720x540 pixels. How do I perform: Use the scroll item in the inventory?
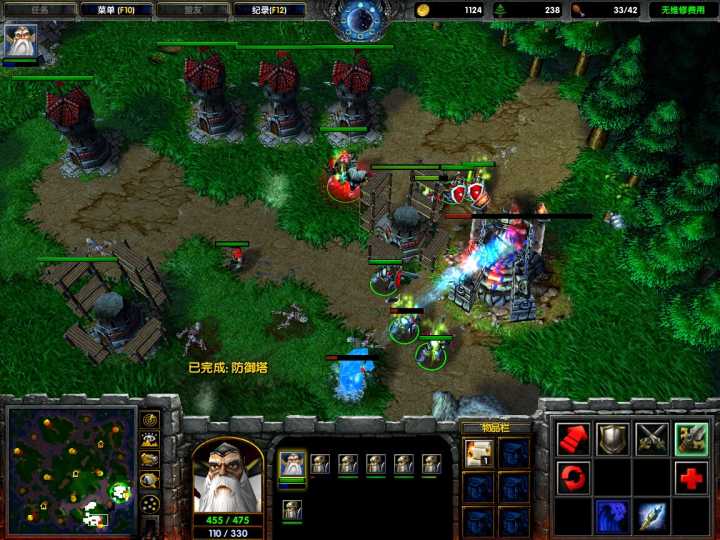click(476, 455)
